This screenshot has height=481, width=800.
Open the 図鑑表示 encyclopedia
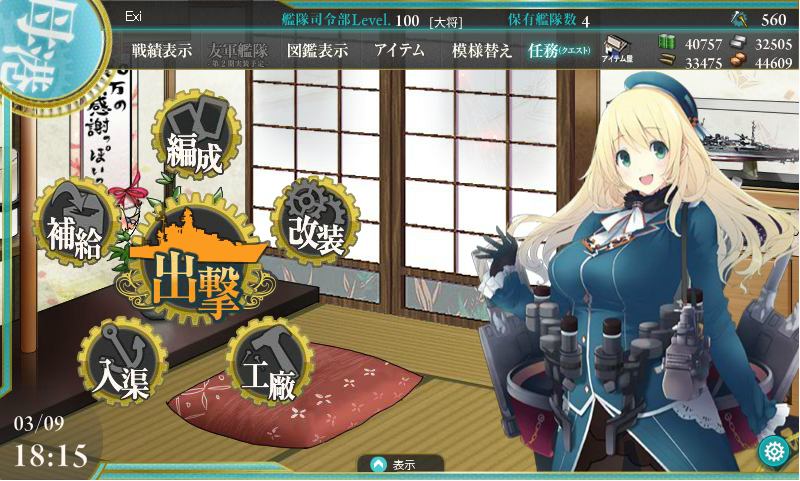(x=317, y=51)
